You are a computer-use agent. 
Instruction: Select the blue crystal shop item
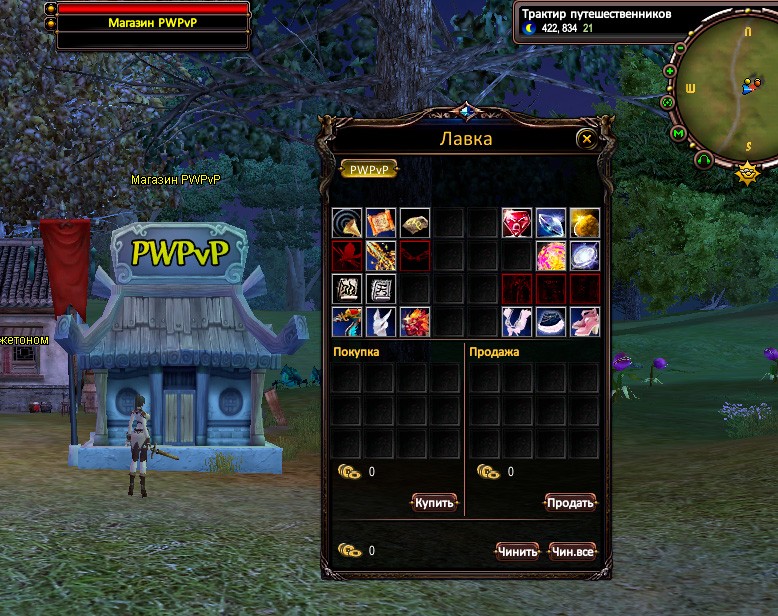551,223
